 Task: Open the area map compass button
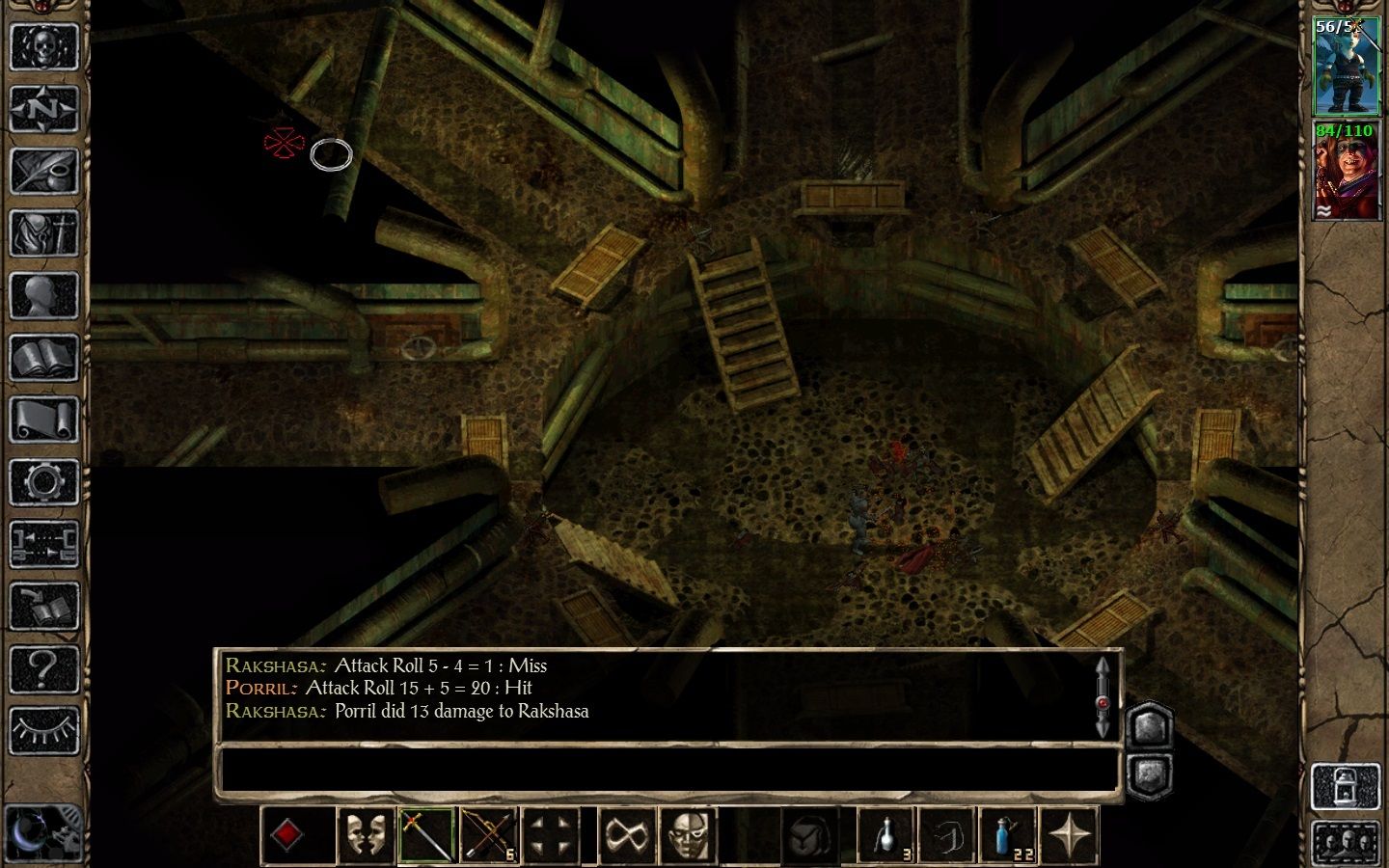click(43, 109)
